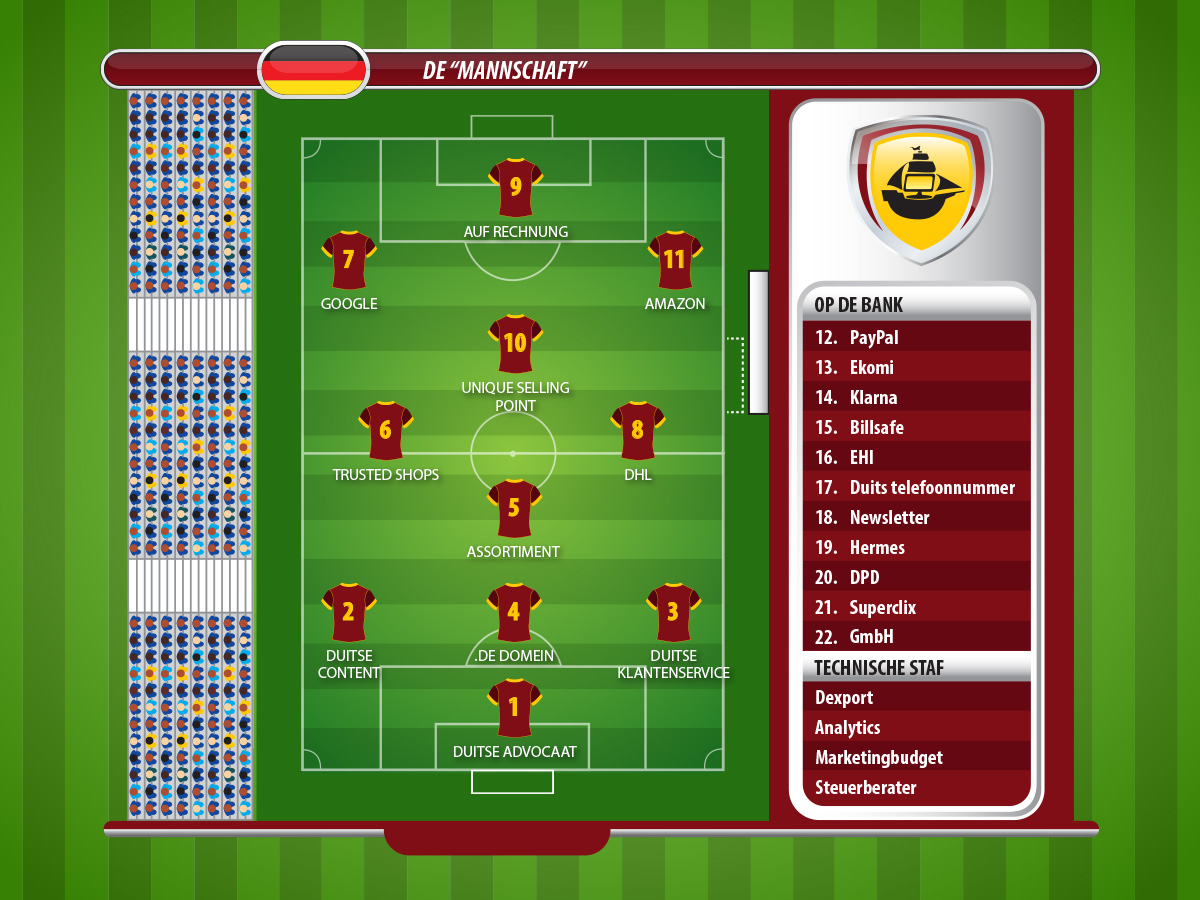This screenshot has width=1200, height=900.
Task: Select PayPal on the bench list
Action: coord(916,337)
